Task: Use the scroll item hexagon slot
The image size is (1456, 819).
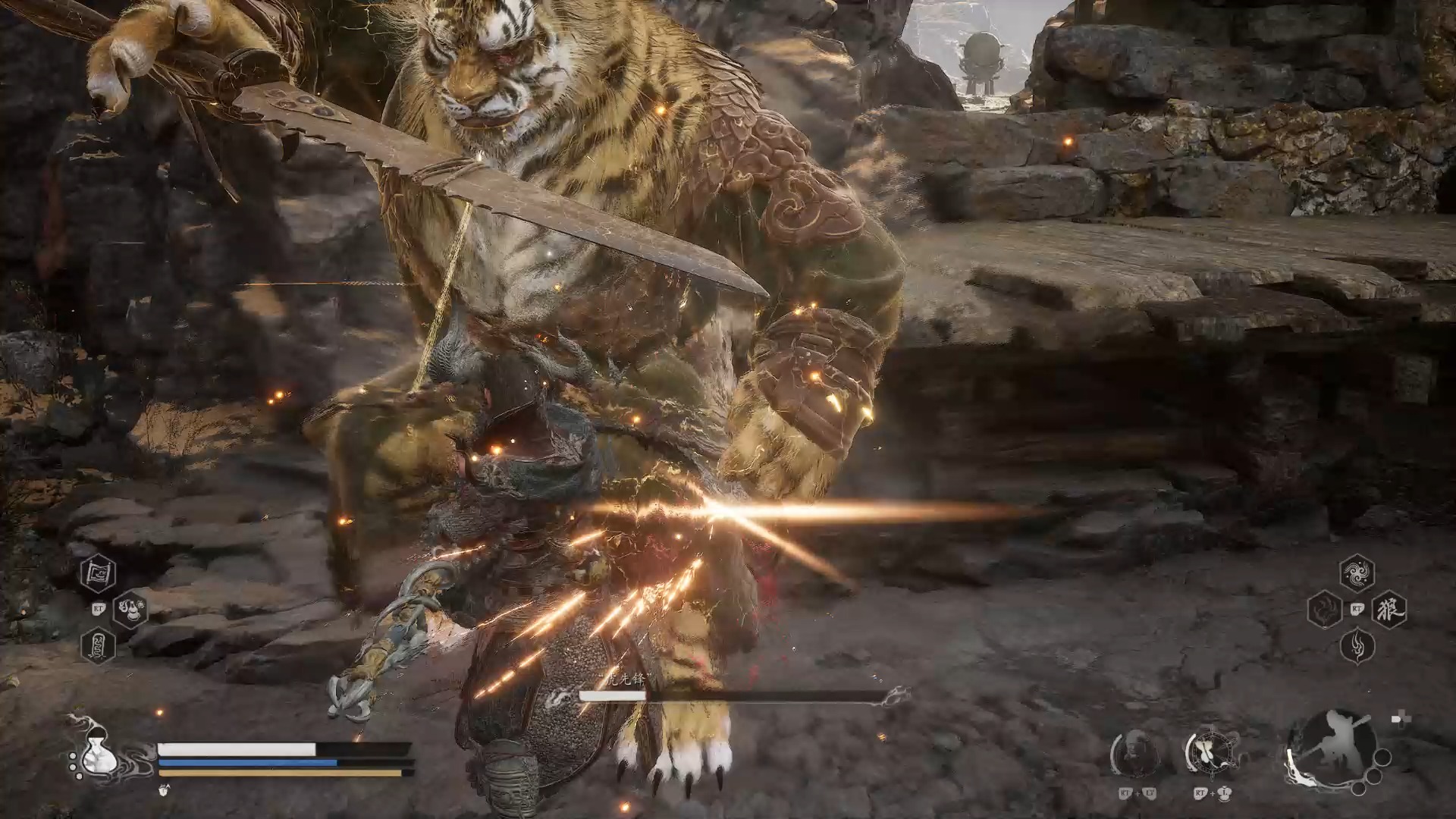Action: point(99,574)
